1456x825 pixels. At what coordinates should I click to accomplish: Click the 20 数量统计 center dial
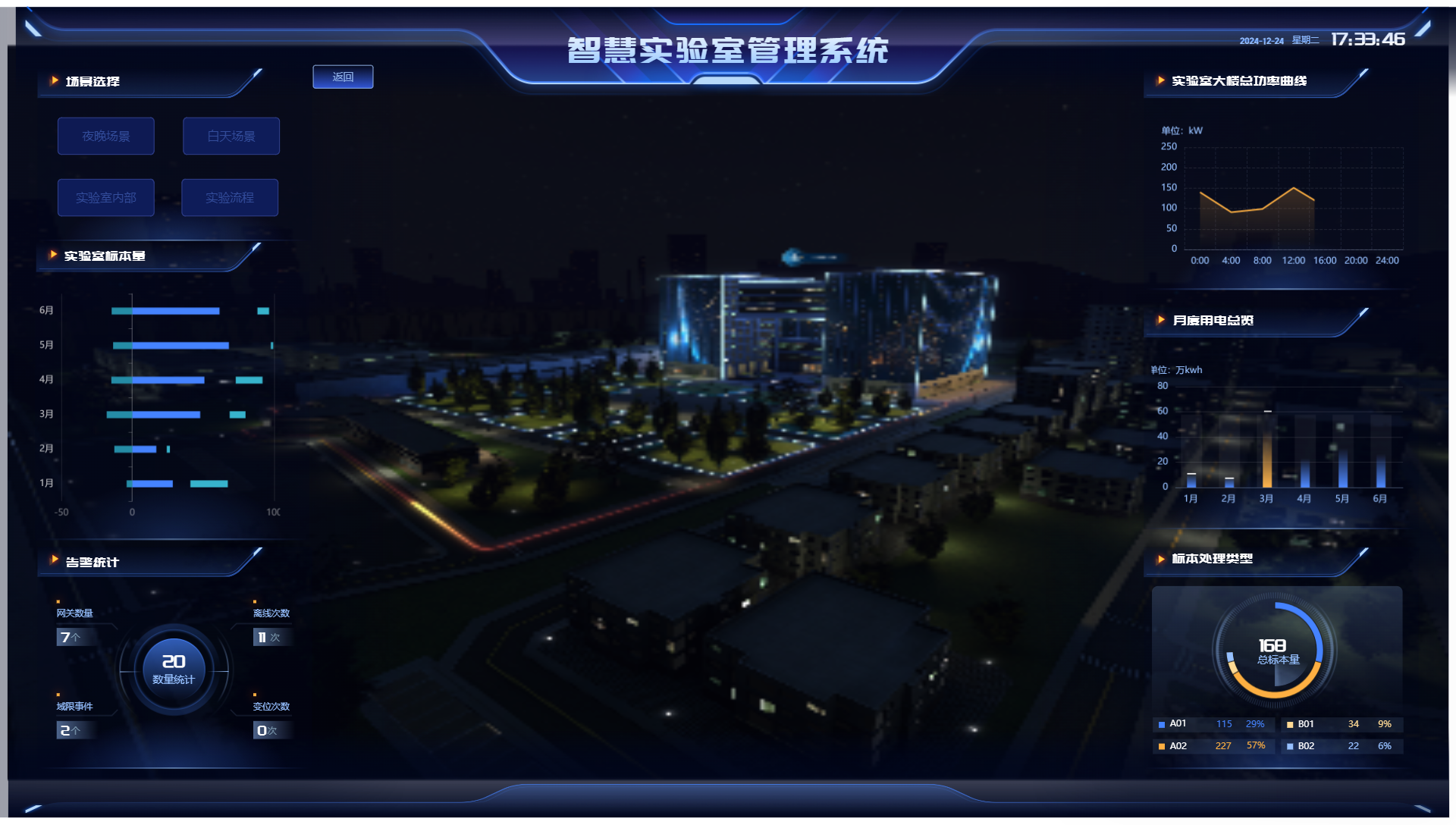pyautogui.click(x=174, y=670)
